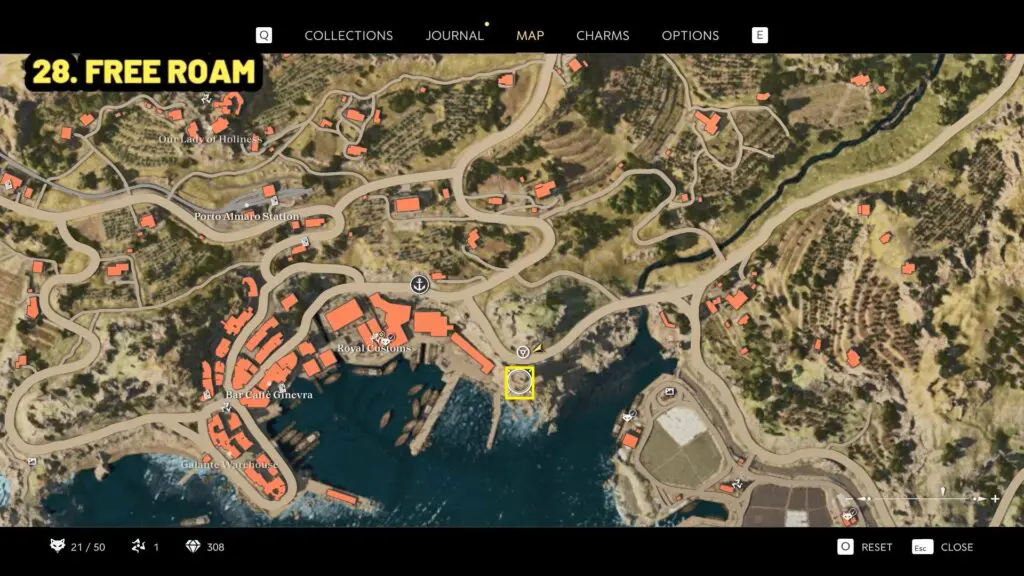The image size is (1024, 576).
Task: Select the Royal Customs location marker
Action: point(380,336)
